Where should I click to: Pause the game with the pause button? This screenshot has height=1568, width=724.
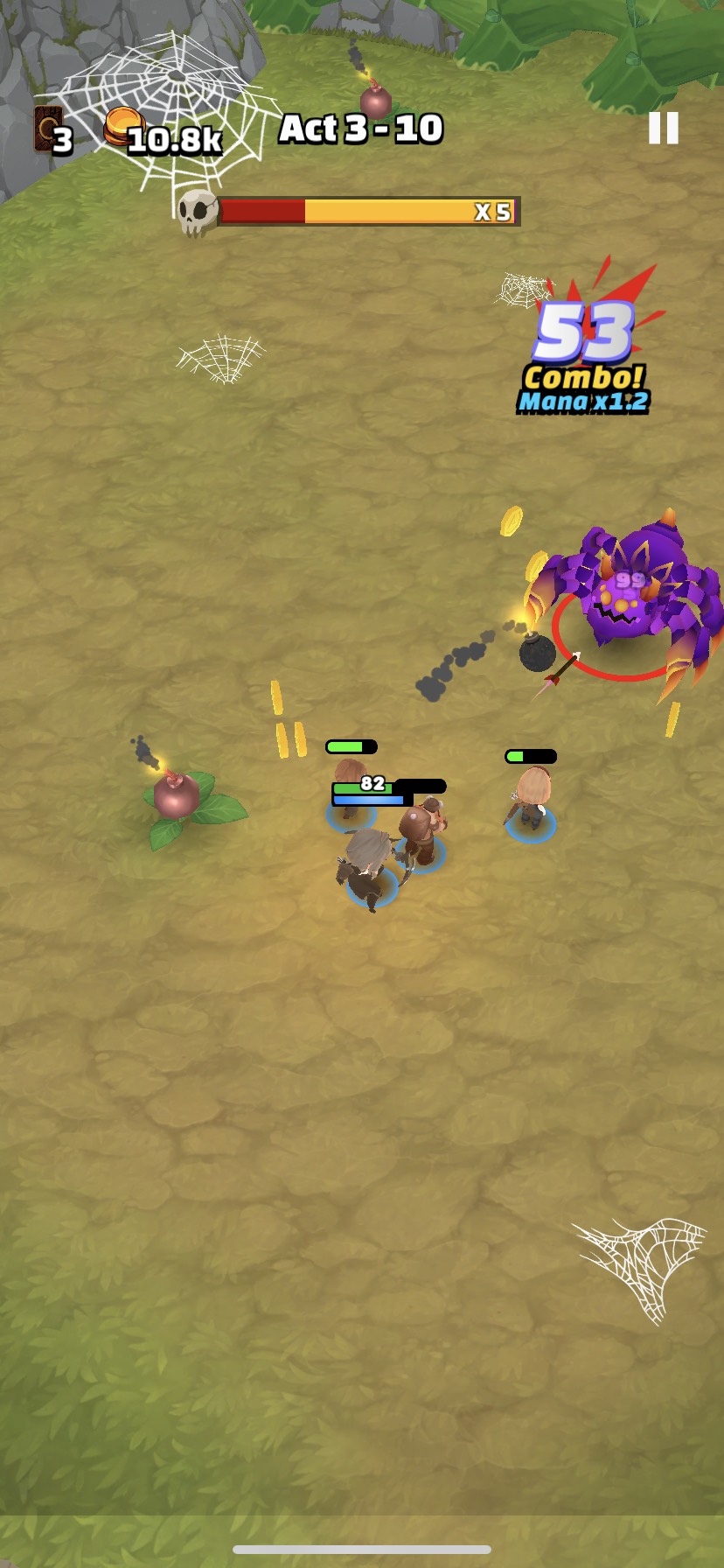click(663, 129)
